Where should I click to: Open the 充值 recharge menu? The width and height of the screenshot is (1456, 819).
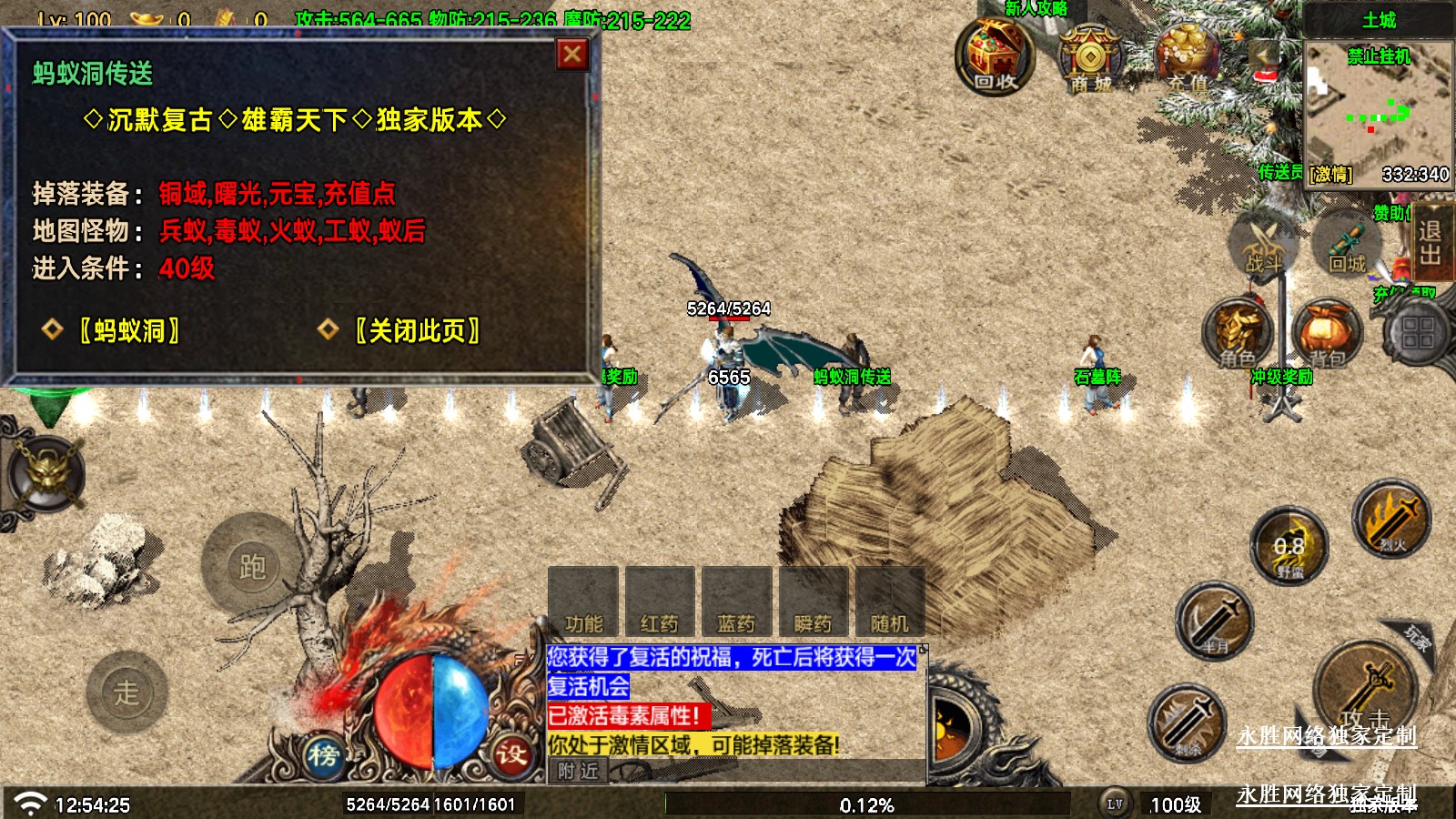[x=1187, y=60]
